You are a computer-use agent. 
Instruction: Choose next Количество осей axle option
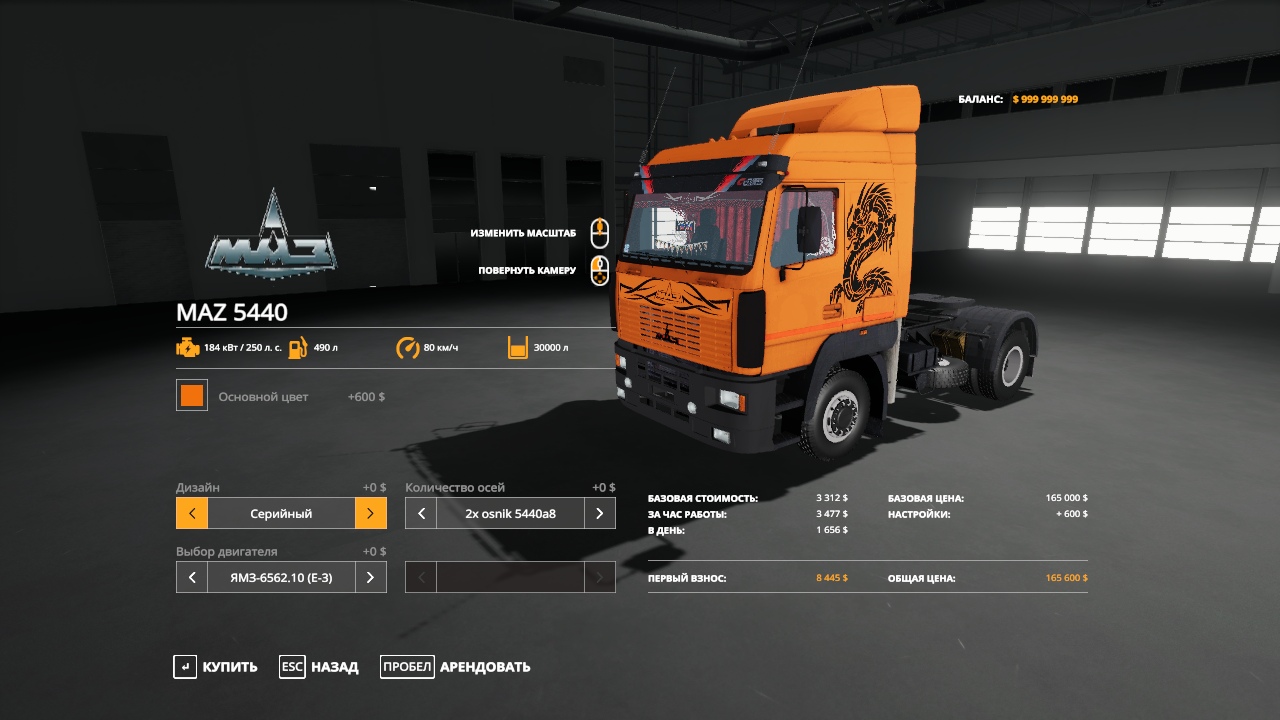(599, 514)
